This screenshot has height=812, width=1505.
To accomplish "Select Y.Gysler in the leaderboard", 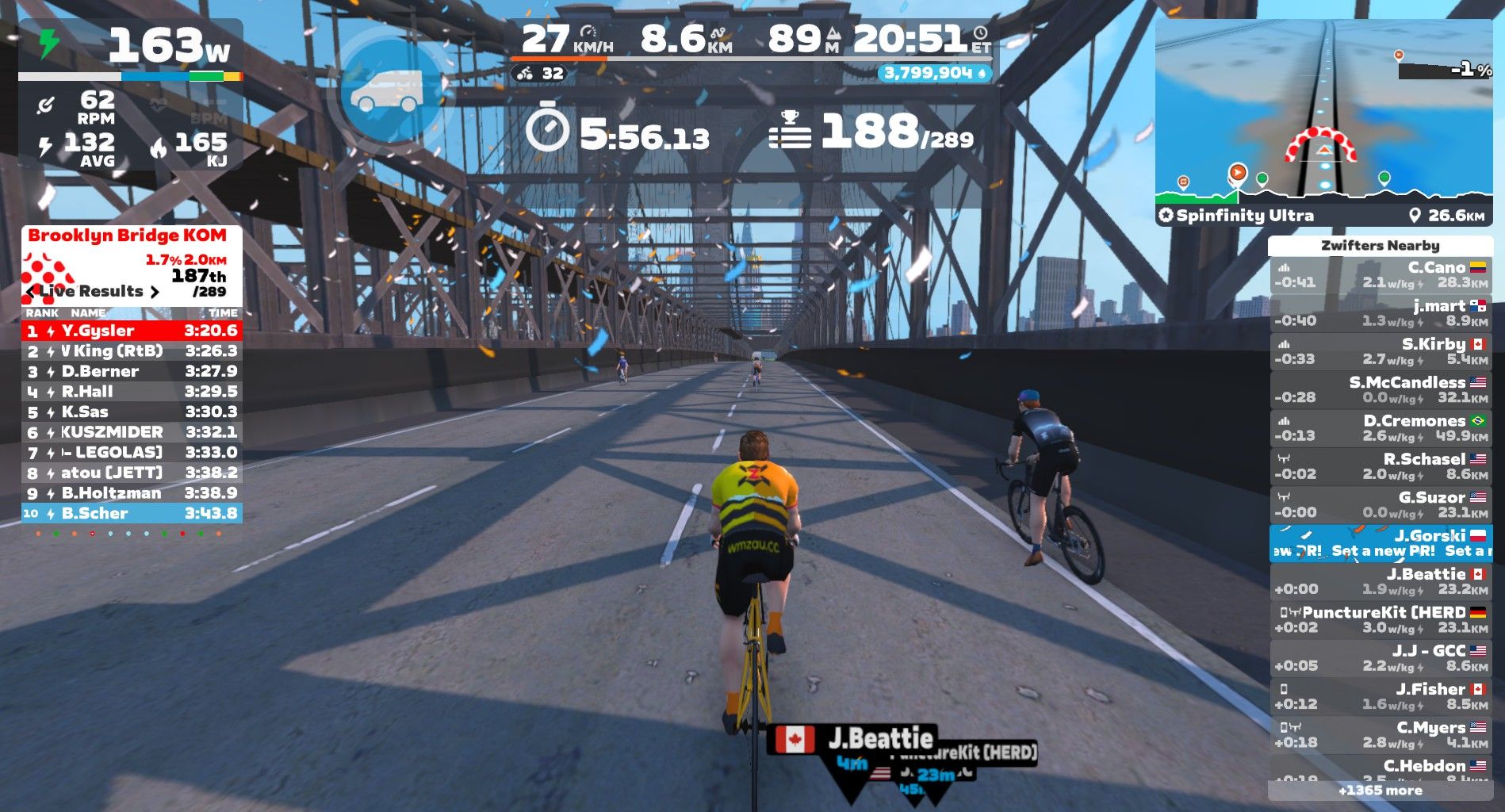I will [x=132, y=331].
